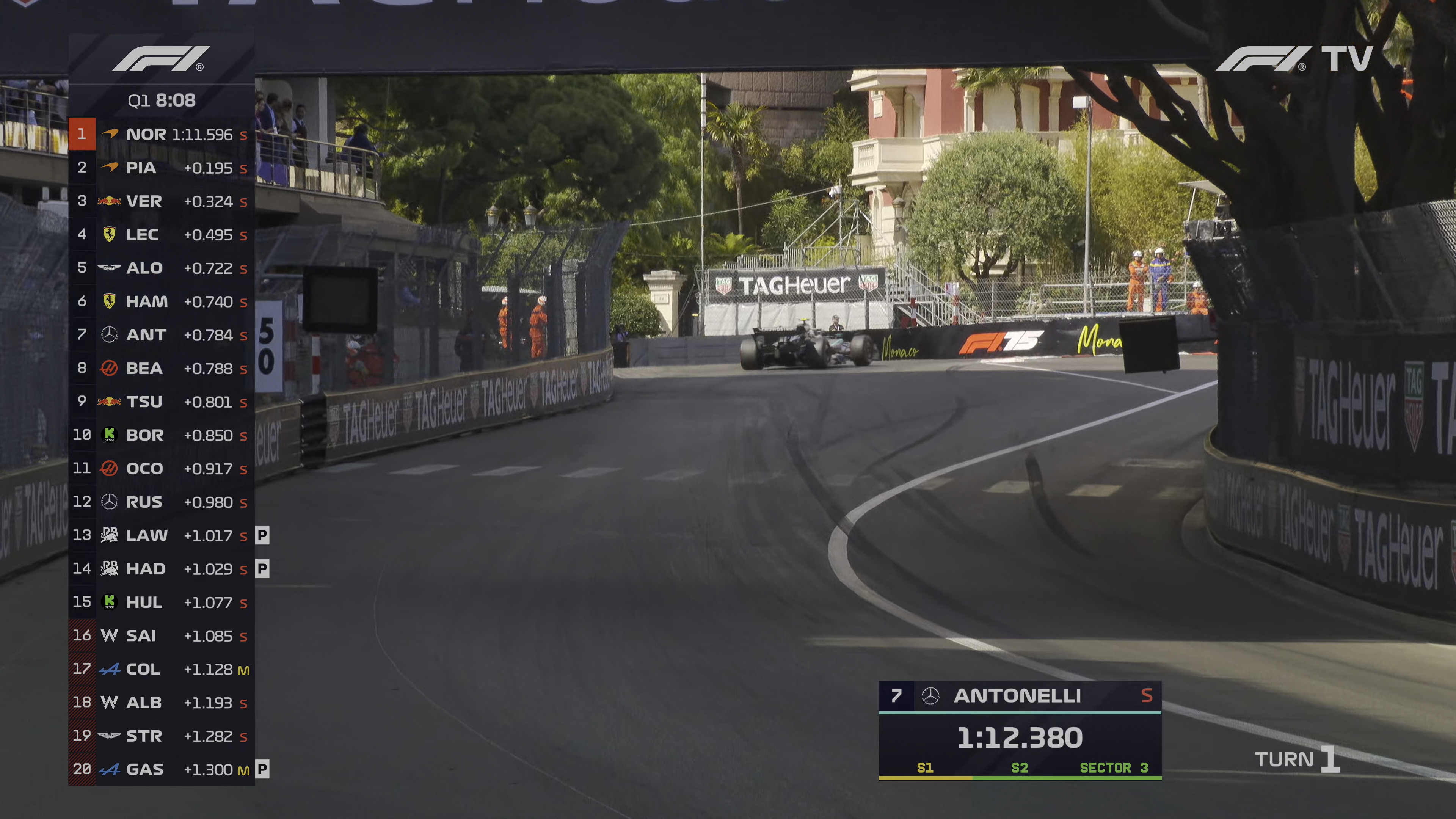Choose the PIA row in the standings
Image resolution: width=1456 pixels, height=819 pixels.
click(161, 168)
